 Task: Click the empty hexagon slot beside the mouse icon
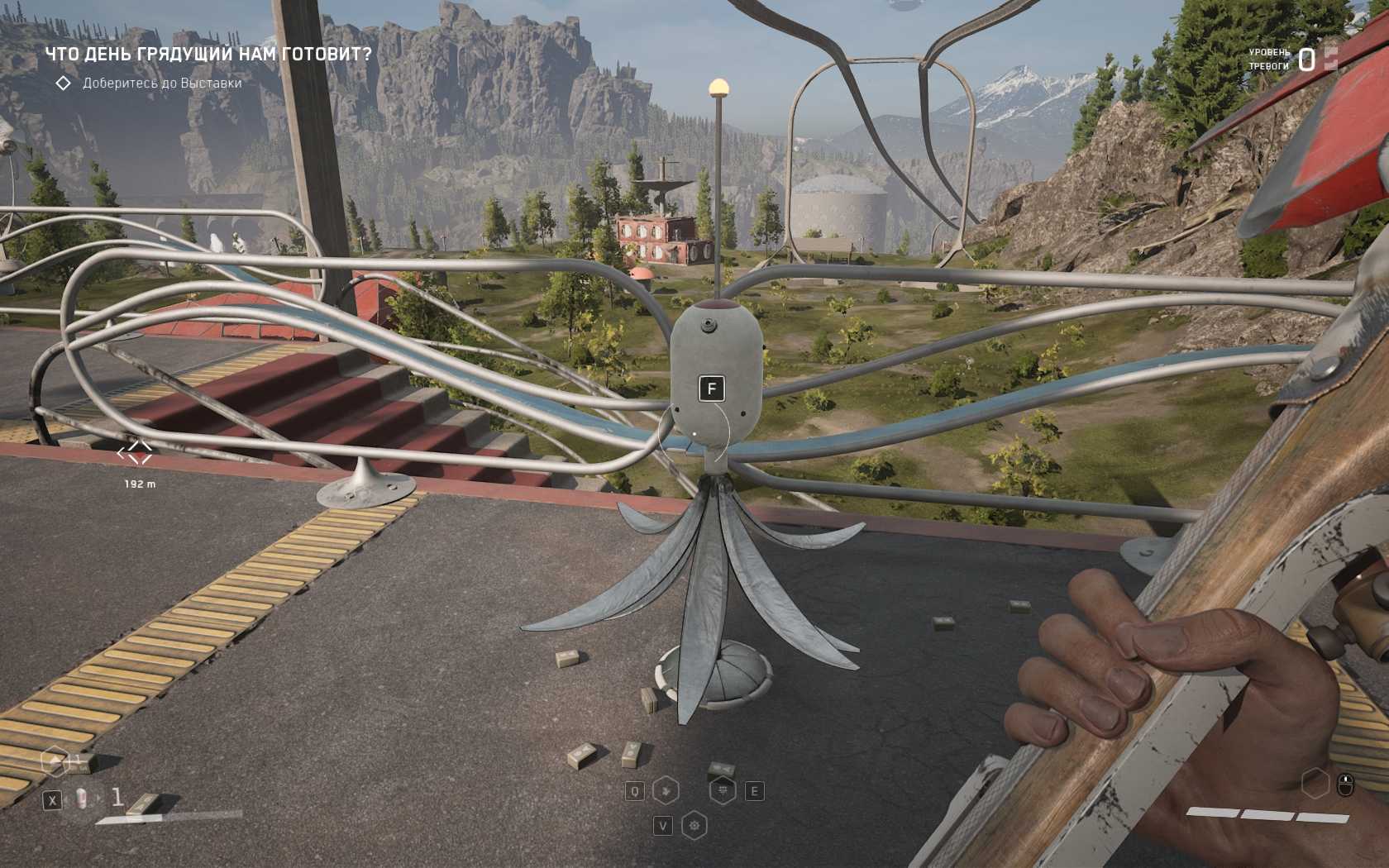(1315, 783)
